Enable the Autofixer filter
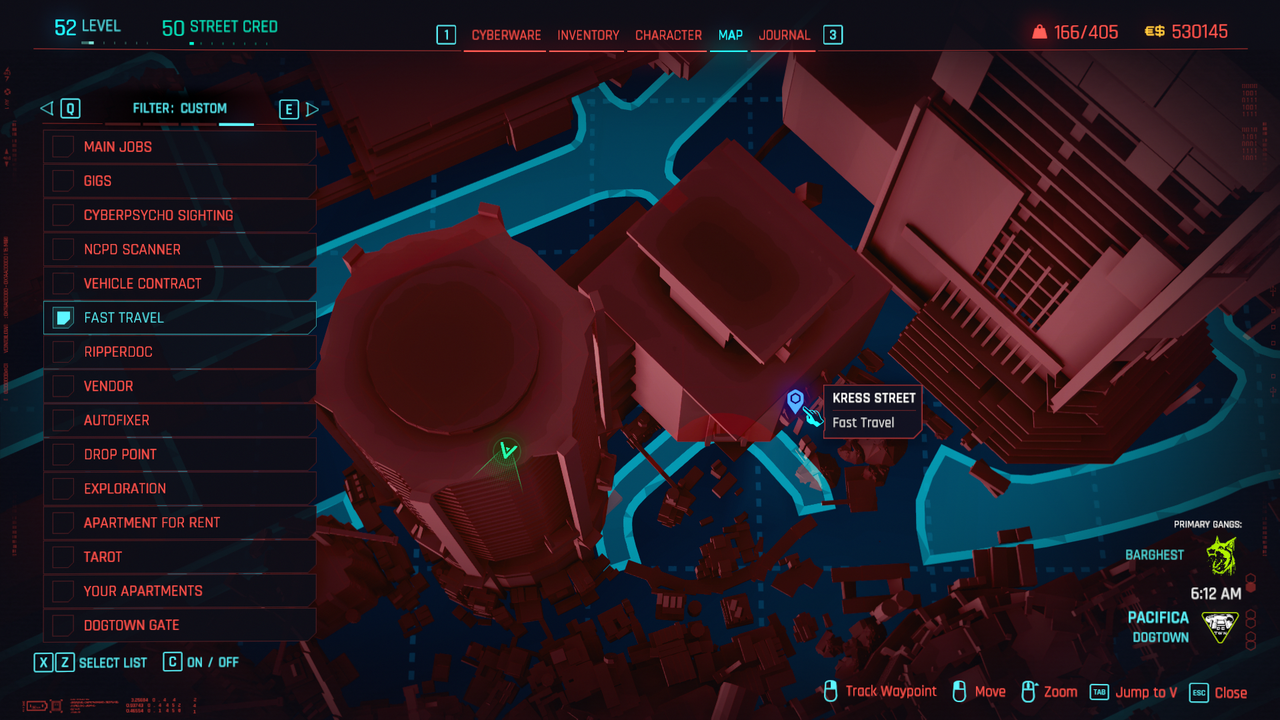1280x720 pixels. [63, 420]
